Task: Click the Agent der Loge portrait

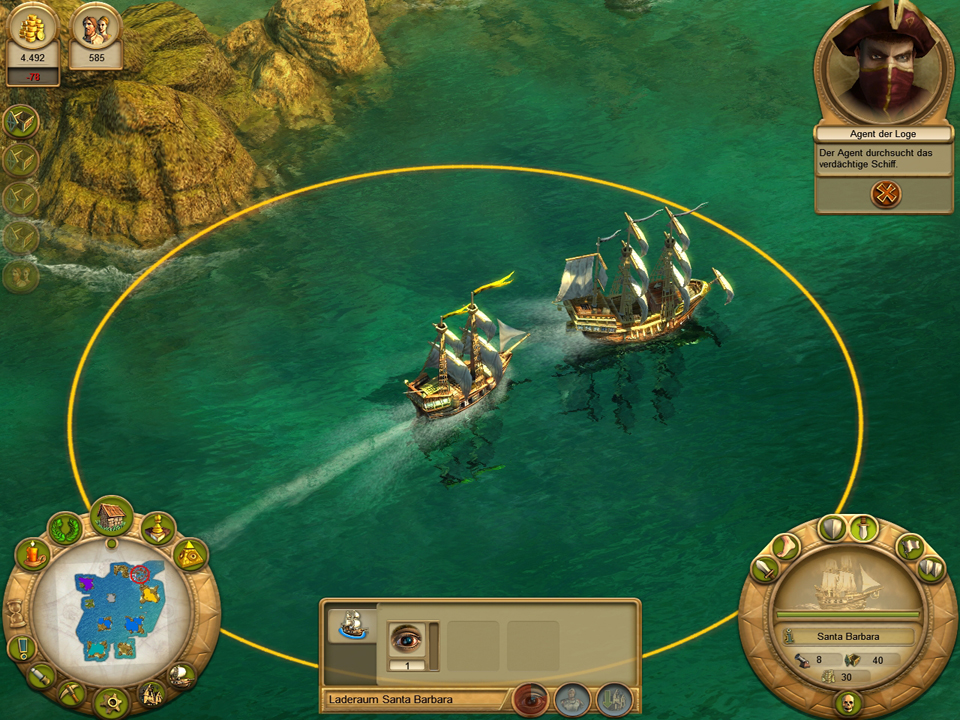Action: [x=882, y=64]
